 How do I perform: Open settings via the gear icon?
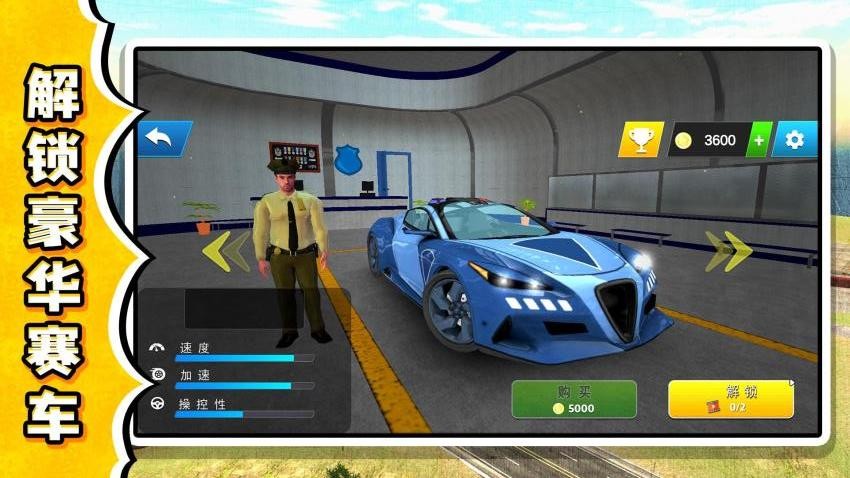[x=795, y=140]
